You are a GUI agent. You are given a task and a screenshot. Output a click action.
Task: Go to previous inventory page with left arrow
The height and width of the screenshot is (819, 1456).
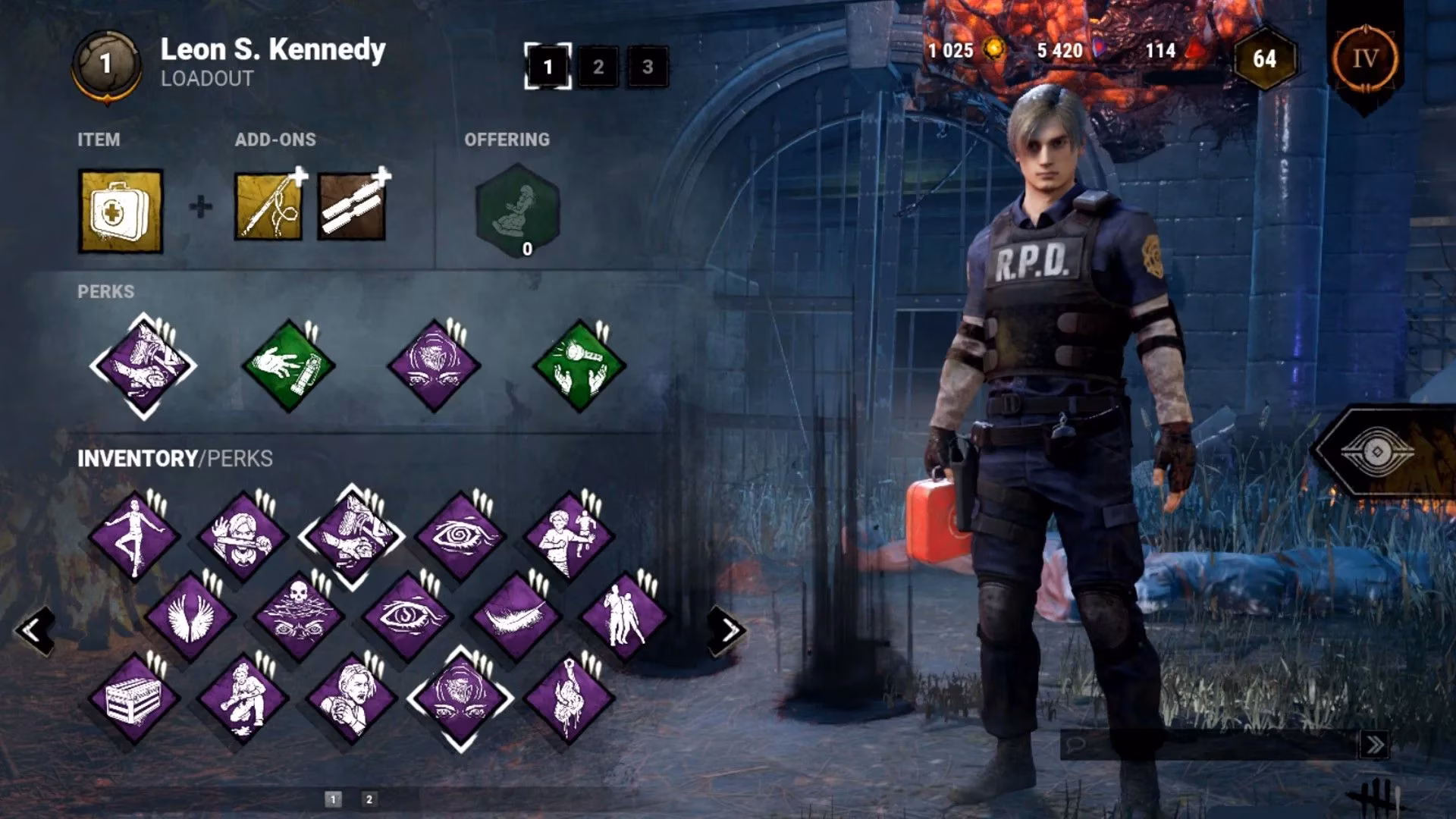(x=34, y=629)
